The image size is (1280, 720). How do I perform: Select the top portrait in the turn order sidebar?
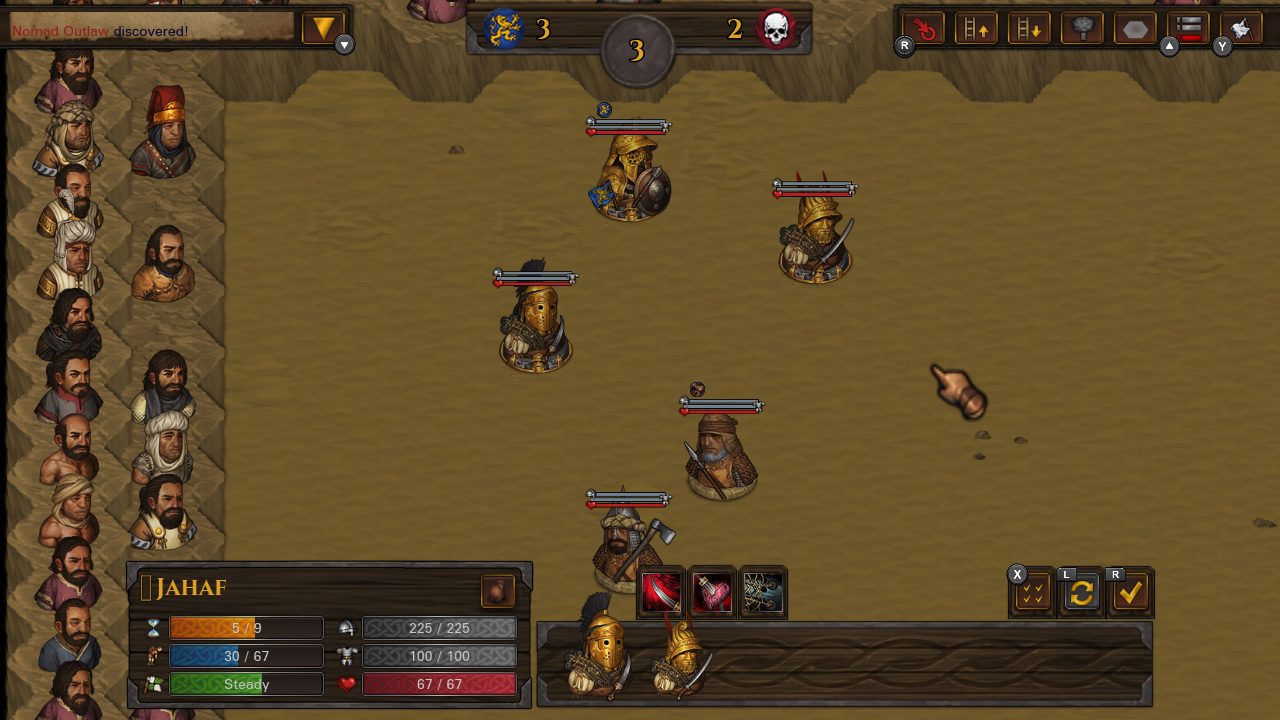(x=70, y=75)
